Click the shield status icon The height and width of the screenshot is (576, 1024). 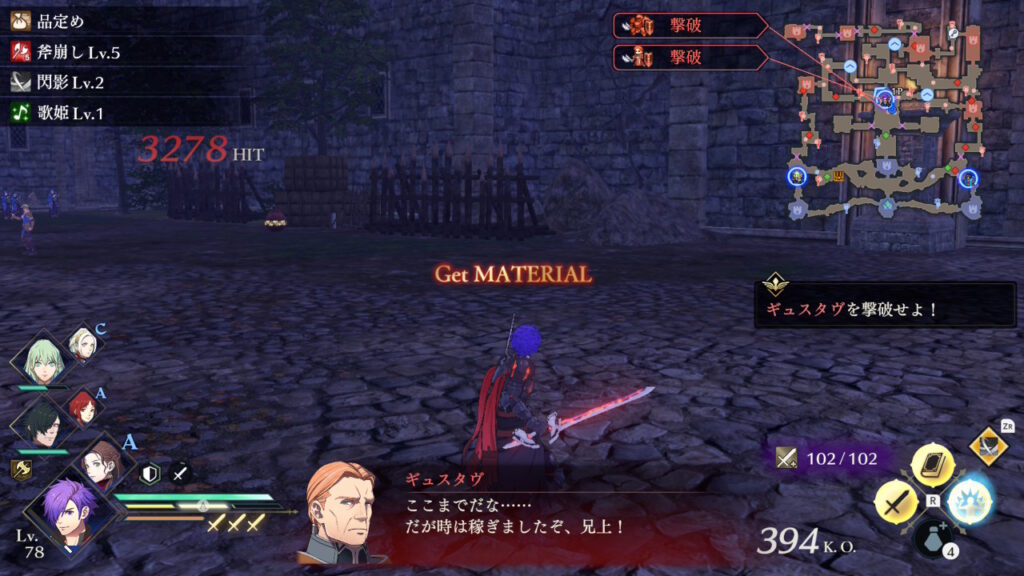click(150, 474)
